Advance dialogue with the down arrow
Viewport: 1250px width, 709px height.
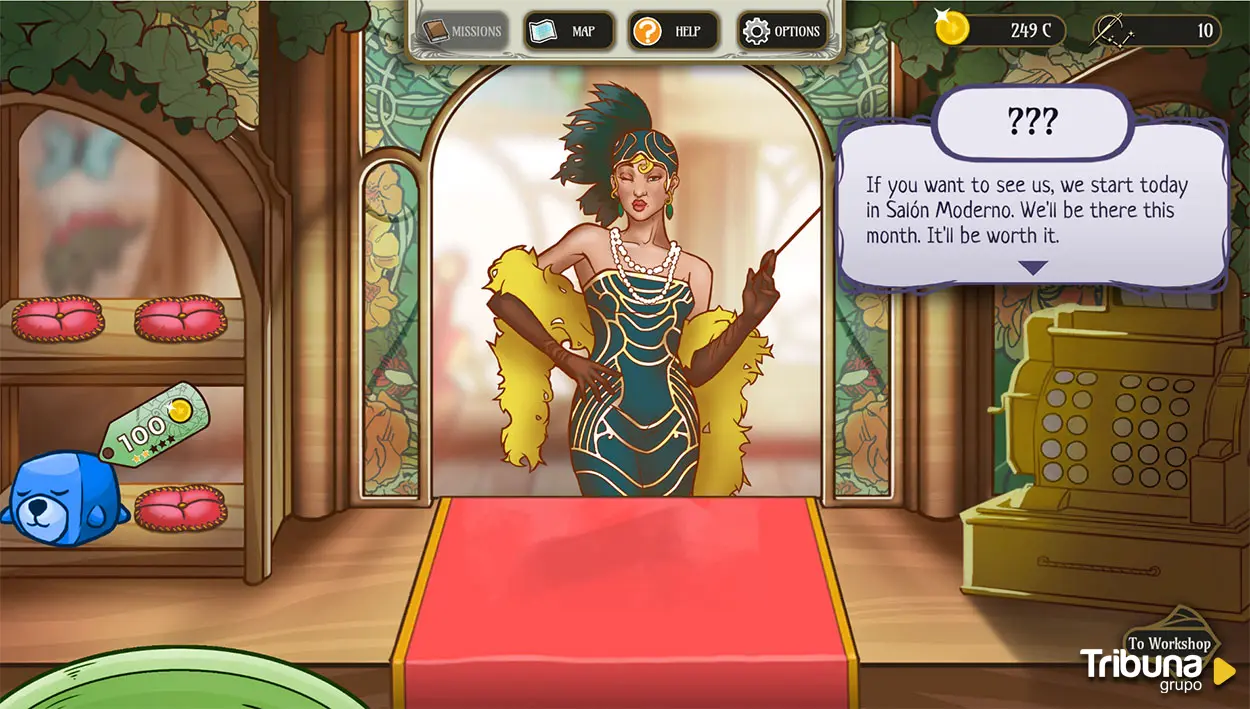click(x=1032, y=267)
